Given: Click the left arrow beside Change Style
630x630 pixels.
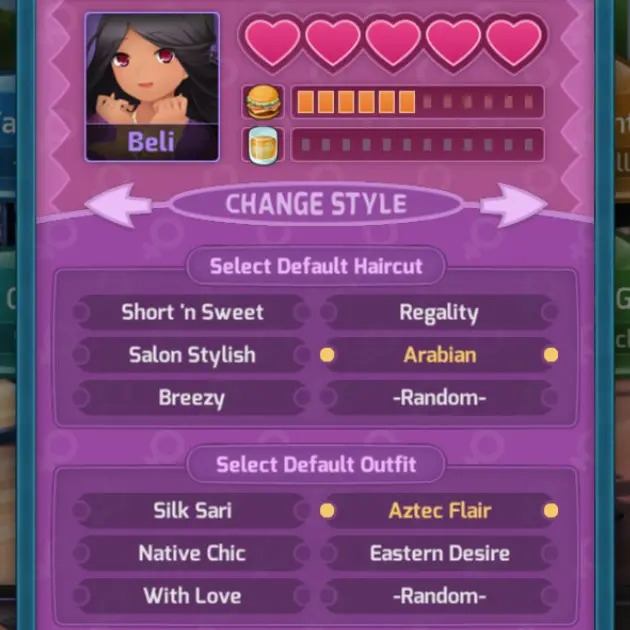Looking at the screenshot, I should (120, 205).
